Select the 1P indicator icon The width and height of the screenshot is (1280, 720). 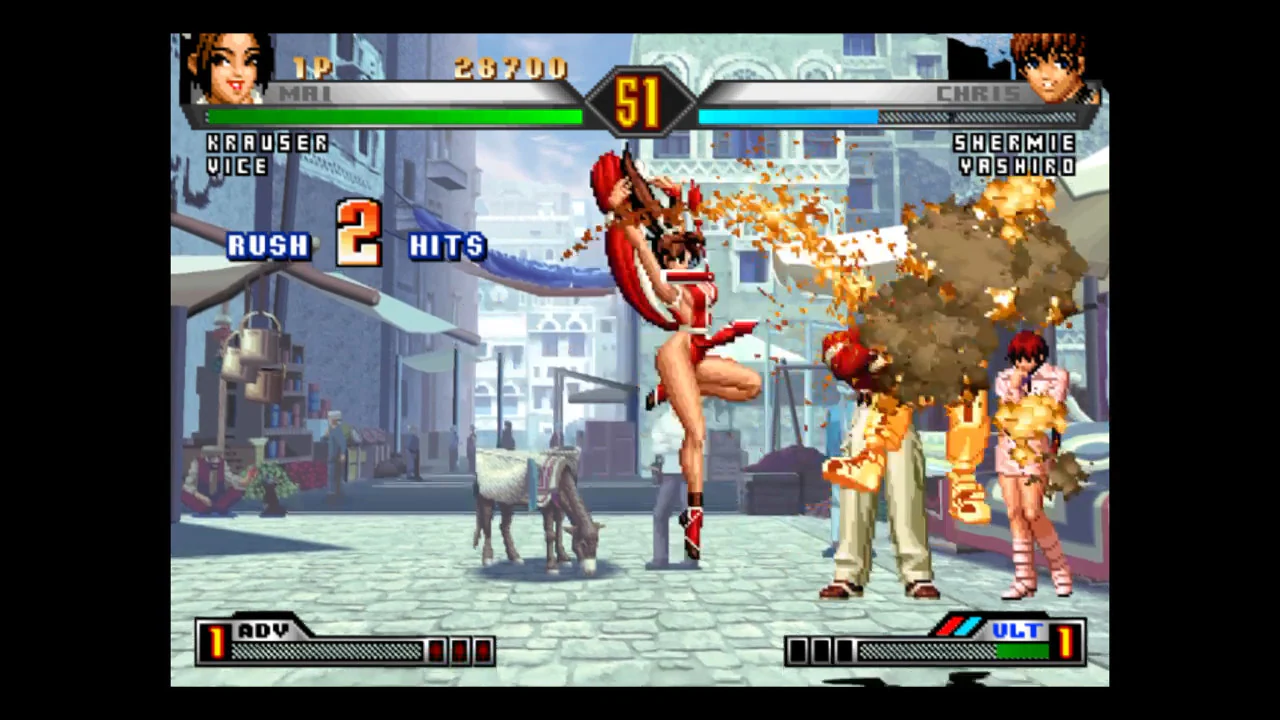pyautogui.click(x=312, y=68)
